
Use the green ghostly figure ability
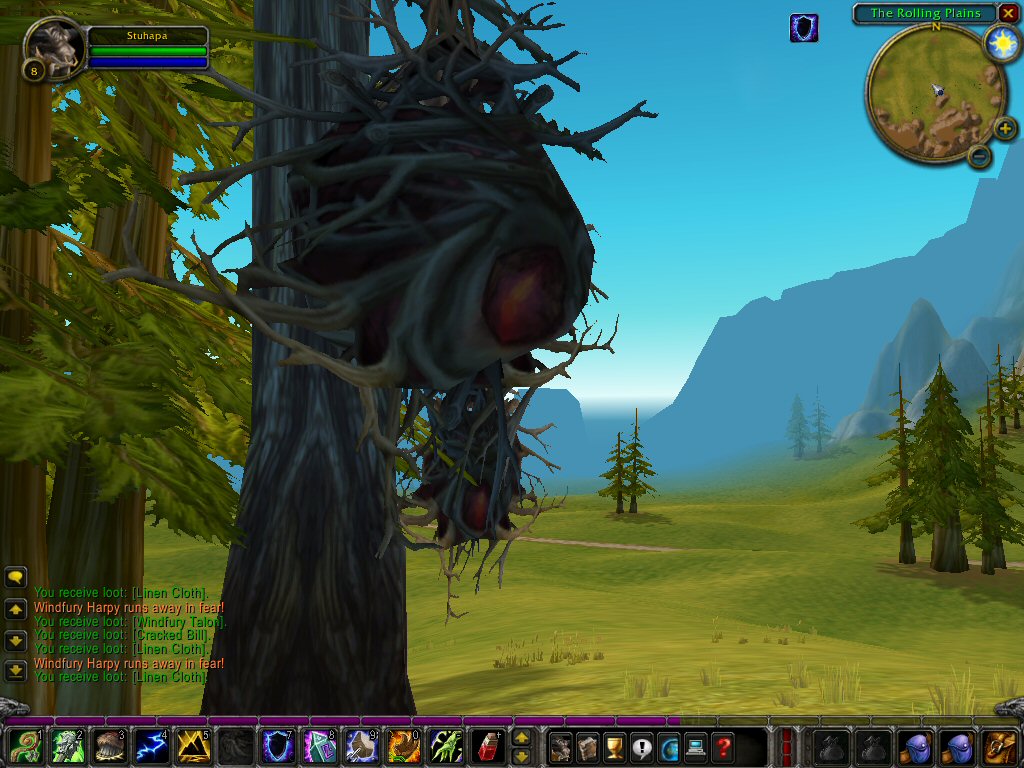tap(67, 747)
